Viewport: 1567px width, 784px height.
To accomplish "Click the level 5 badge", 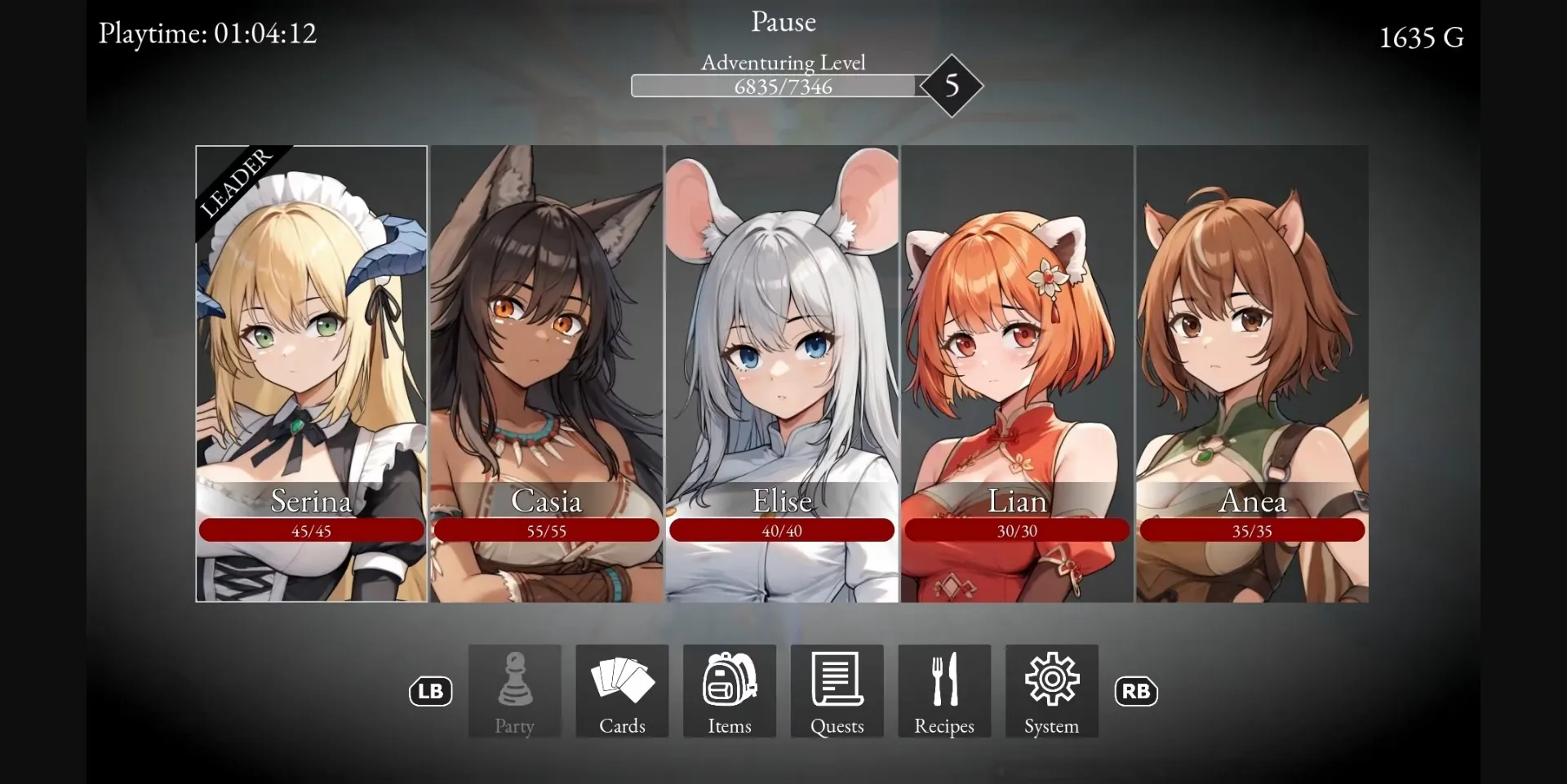I will pyautogui.click(x=952, y=86).
